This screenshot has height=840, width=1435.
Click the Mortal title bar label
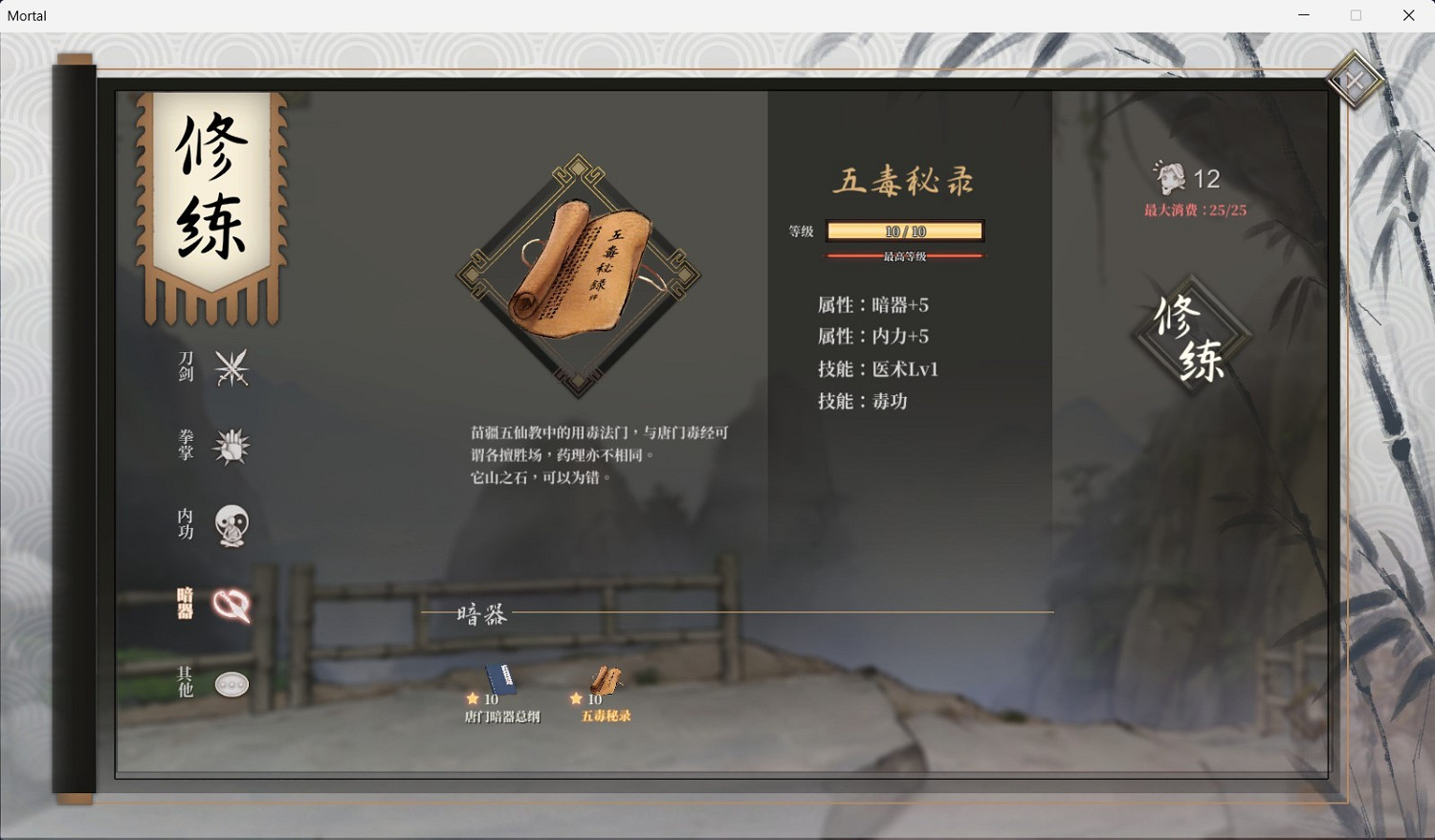[26, 15]
